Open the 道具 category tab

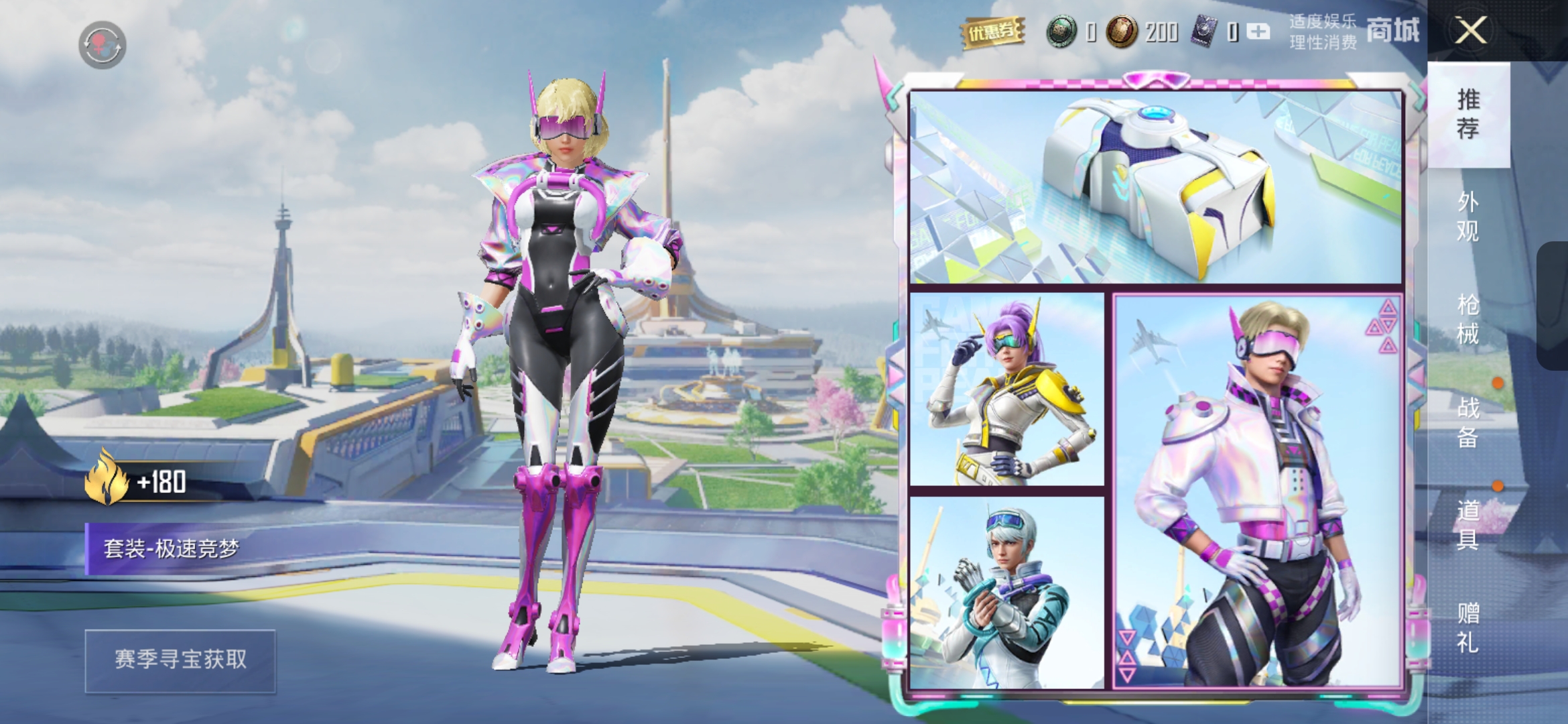(1467, 524)
